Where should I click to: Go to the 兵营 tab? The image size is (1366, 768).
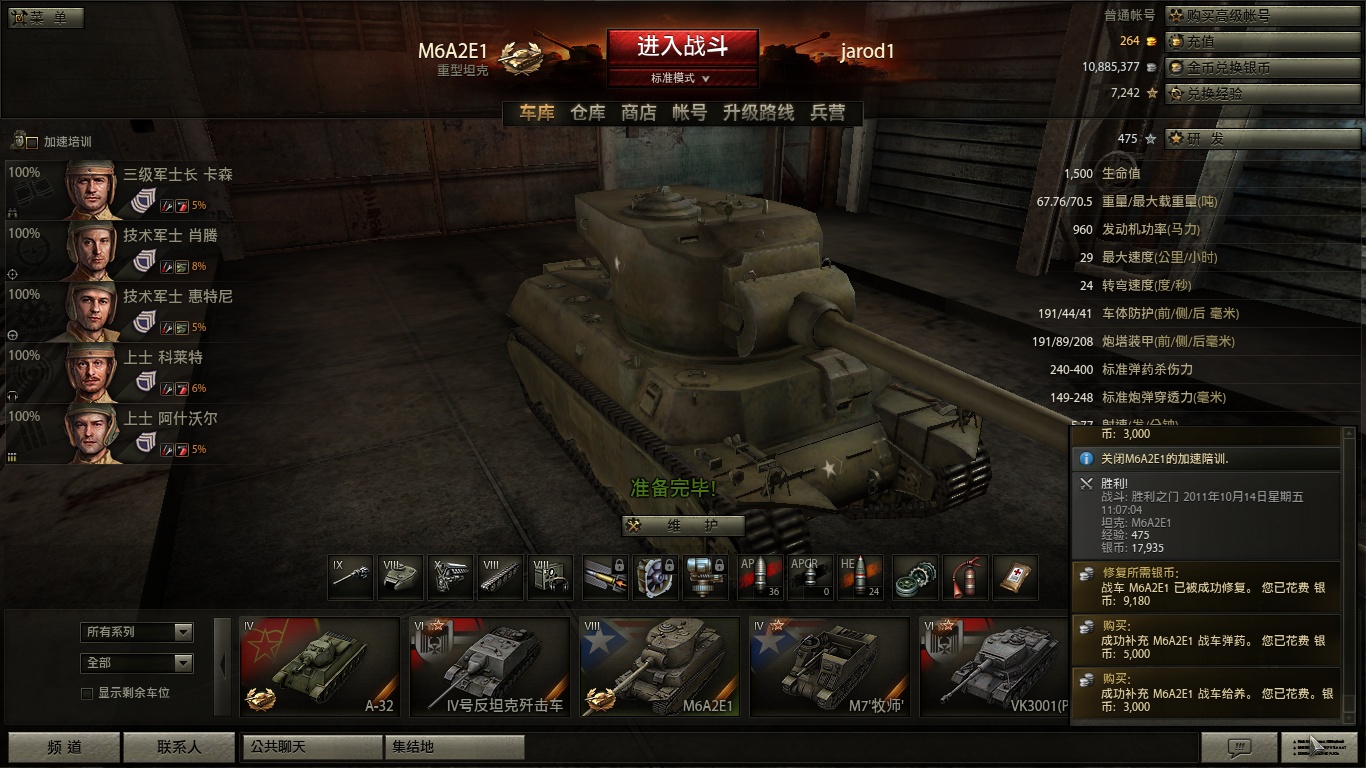[x=828, y=113]
